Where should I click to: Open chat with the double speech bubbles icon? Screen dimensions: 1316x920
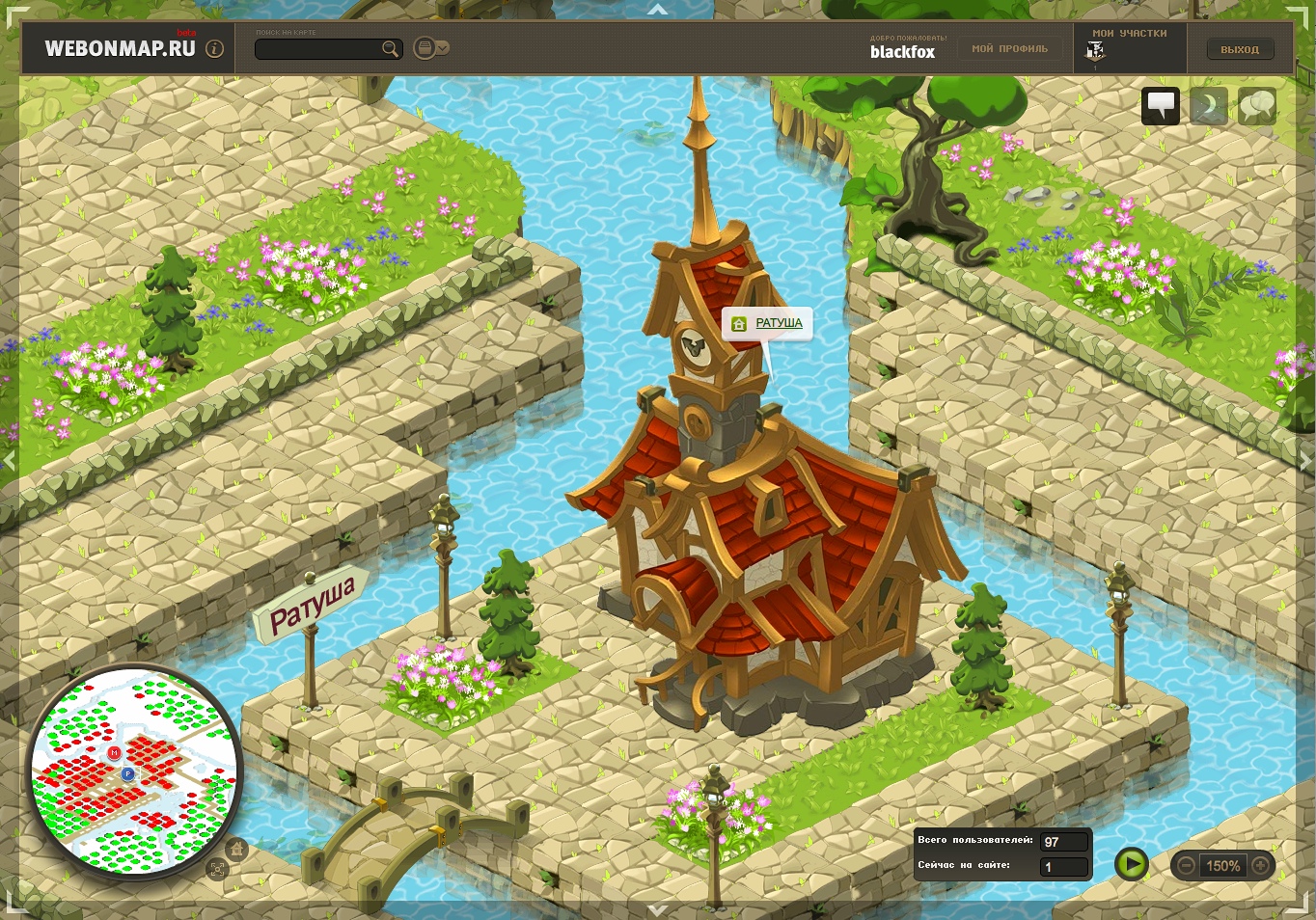pyautogui.click(x=1256, y=105)
